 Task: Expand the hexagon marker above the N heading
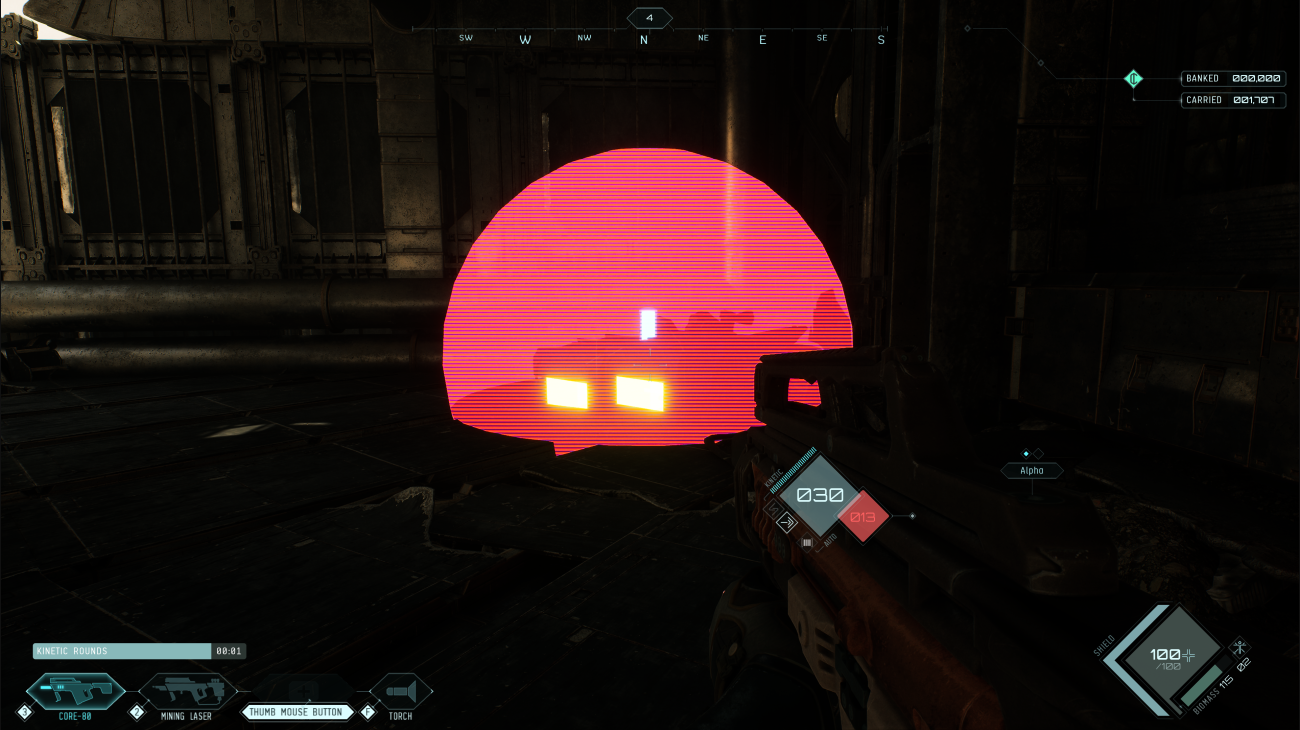pos(647,17)
